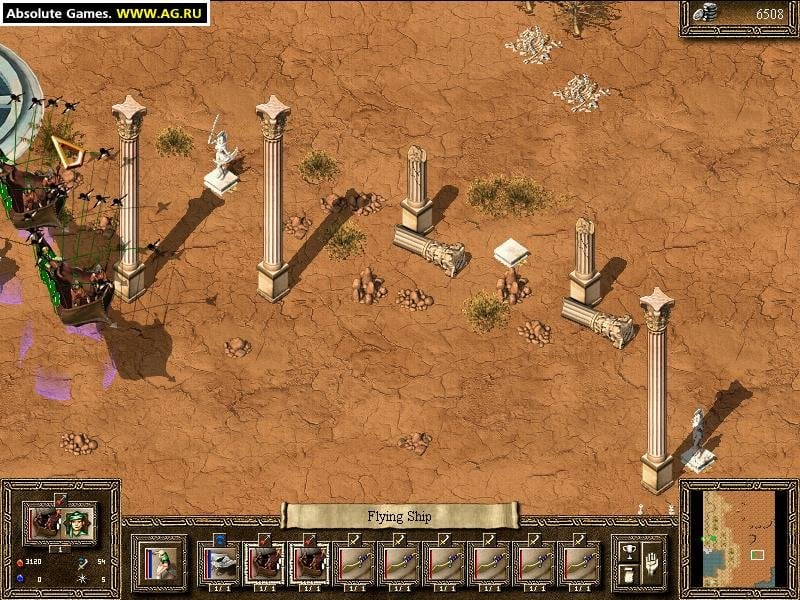Select the hero portrait in the army bar
This screenshot has height=600, width=800.
point(160,562)
